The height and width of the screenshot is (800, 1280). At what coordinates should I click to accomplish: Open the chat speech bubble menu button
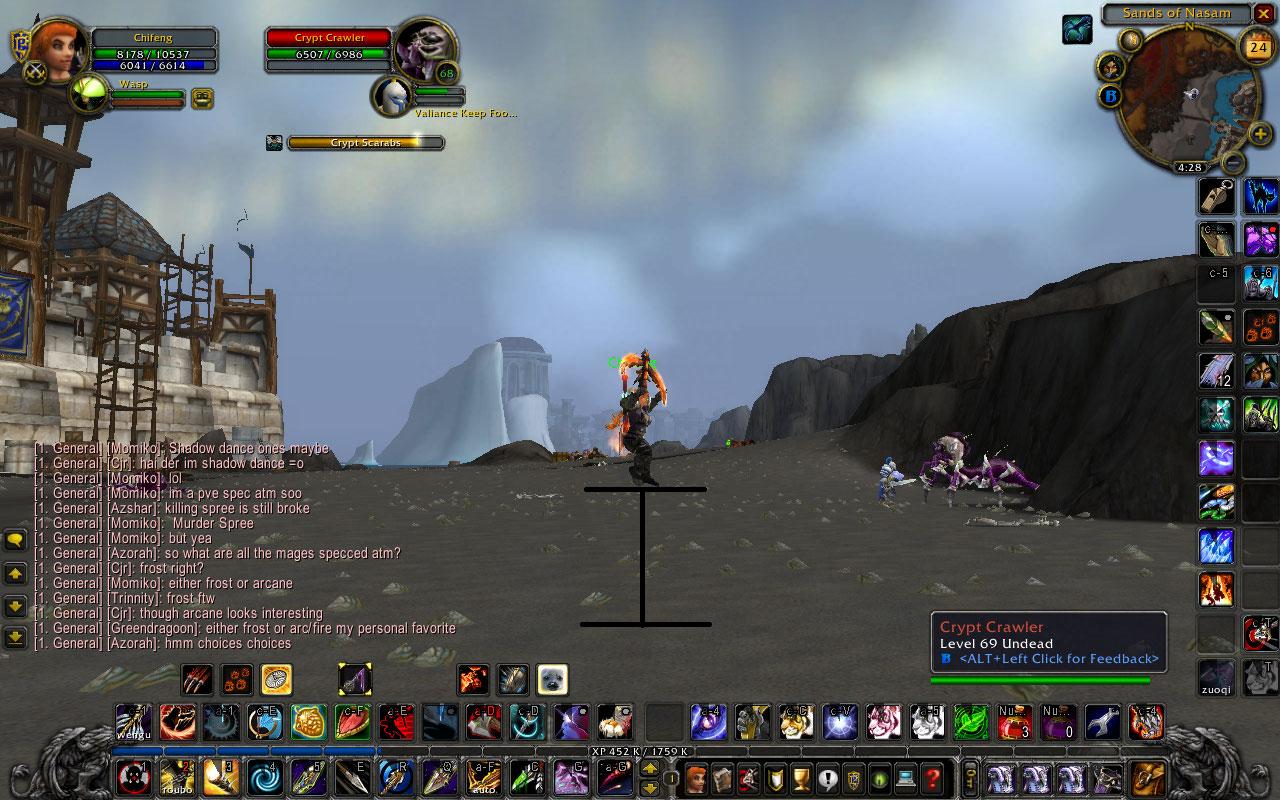pos(15,541)
